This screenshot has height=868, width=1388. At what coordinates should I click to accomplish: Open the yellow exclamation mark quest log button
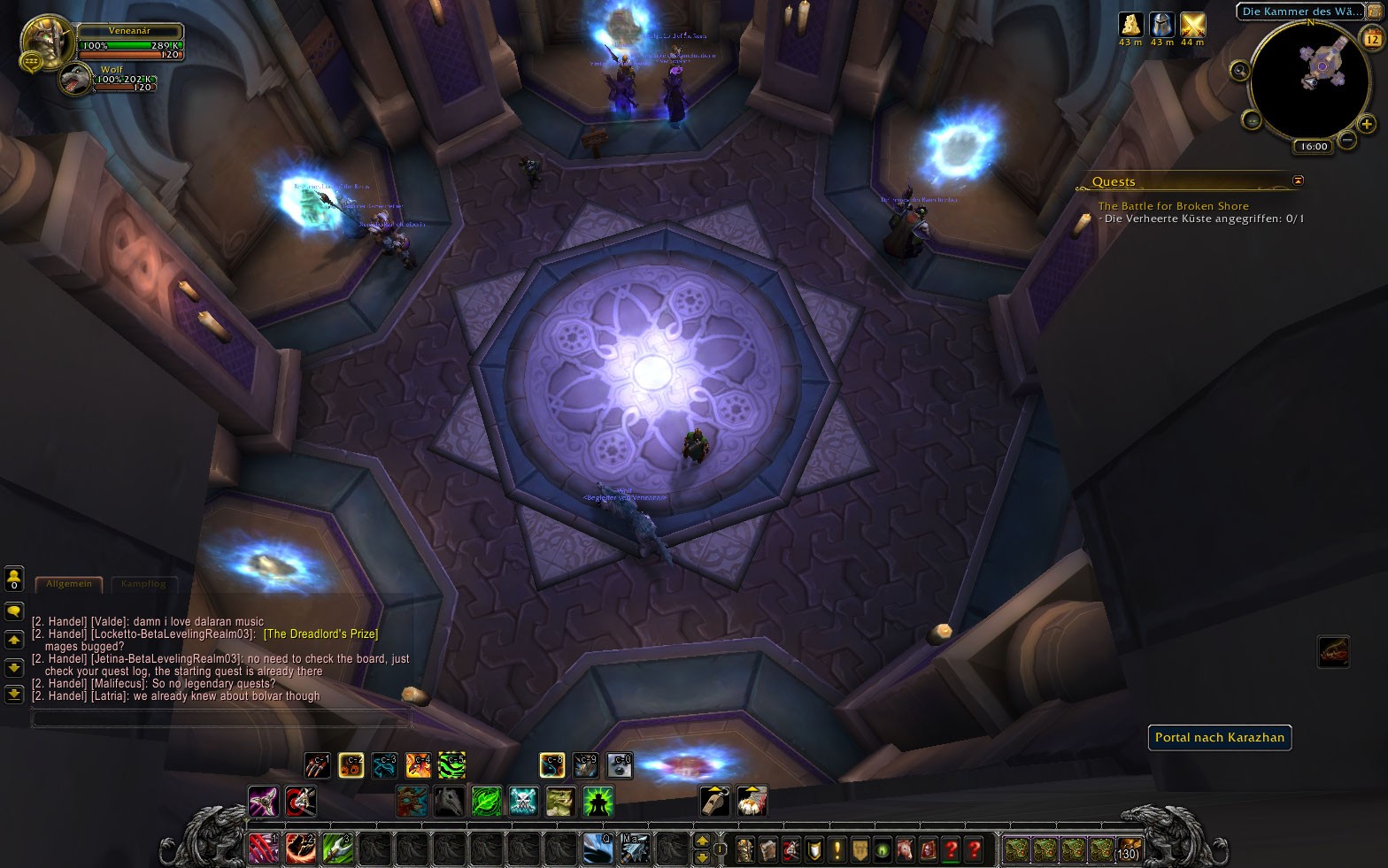(x=837, y=849)
